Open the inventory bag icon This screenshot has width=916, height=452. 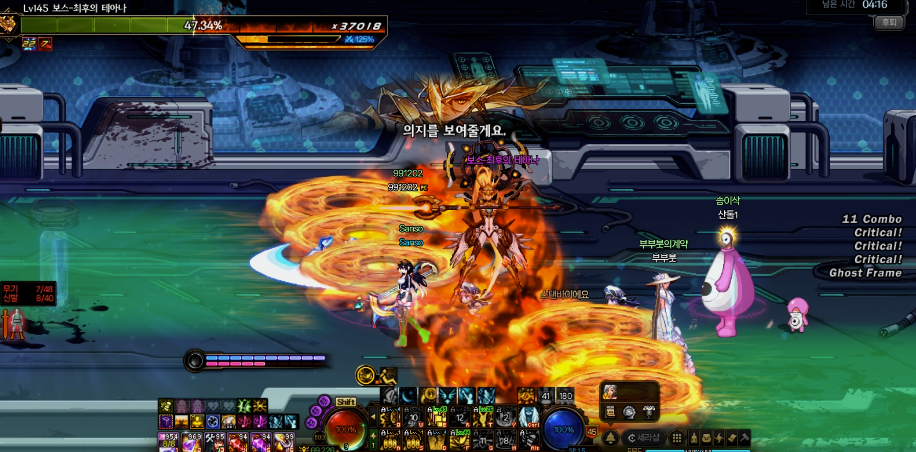pos(705,437)
